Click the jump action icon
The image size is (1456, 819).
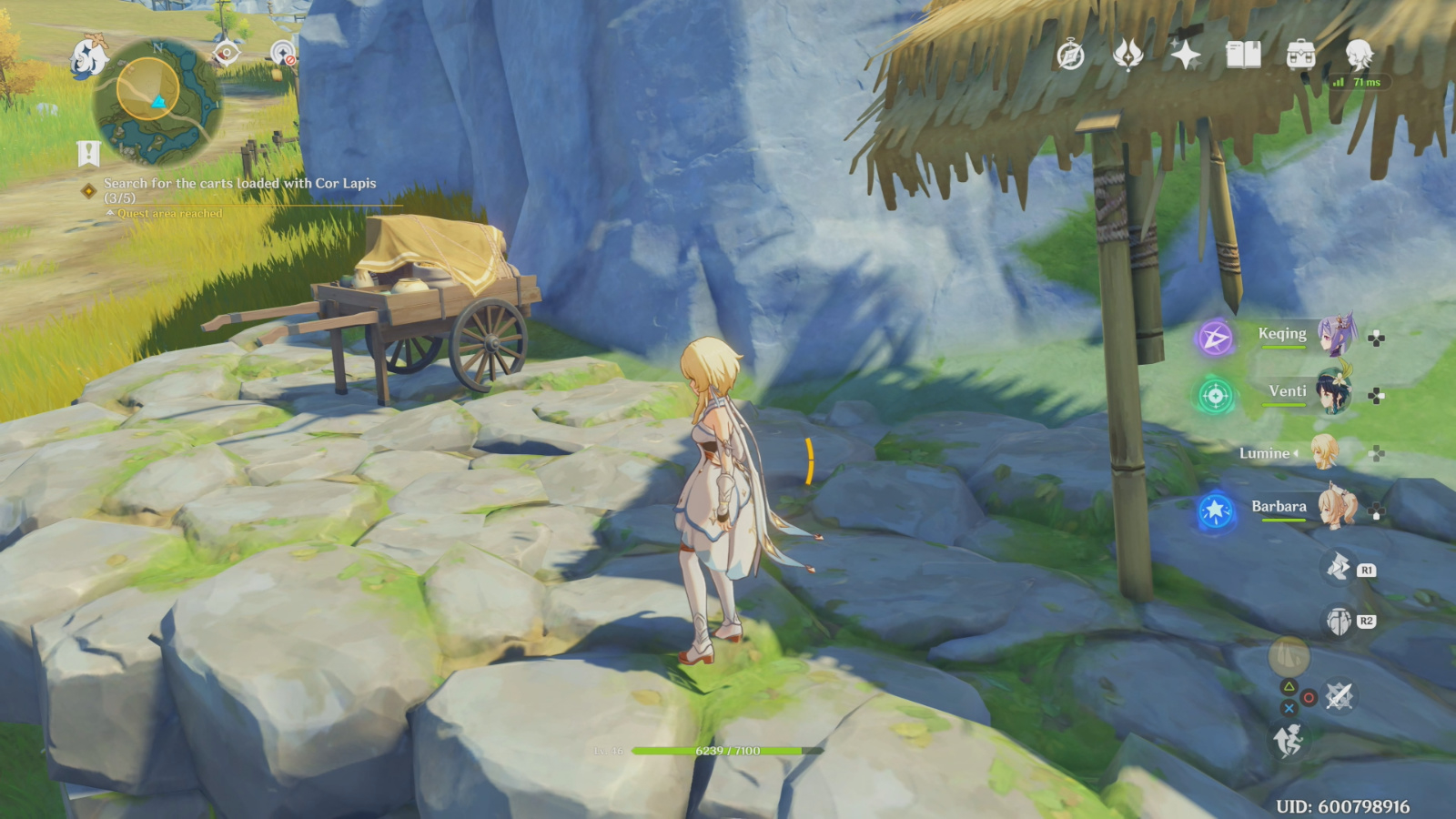(x=1288, y=741)
